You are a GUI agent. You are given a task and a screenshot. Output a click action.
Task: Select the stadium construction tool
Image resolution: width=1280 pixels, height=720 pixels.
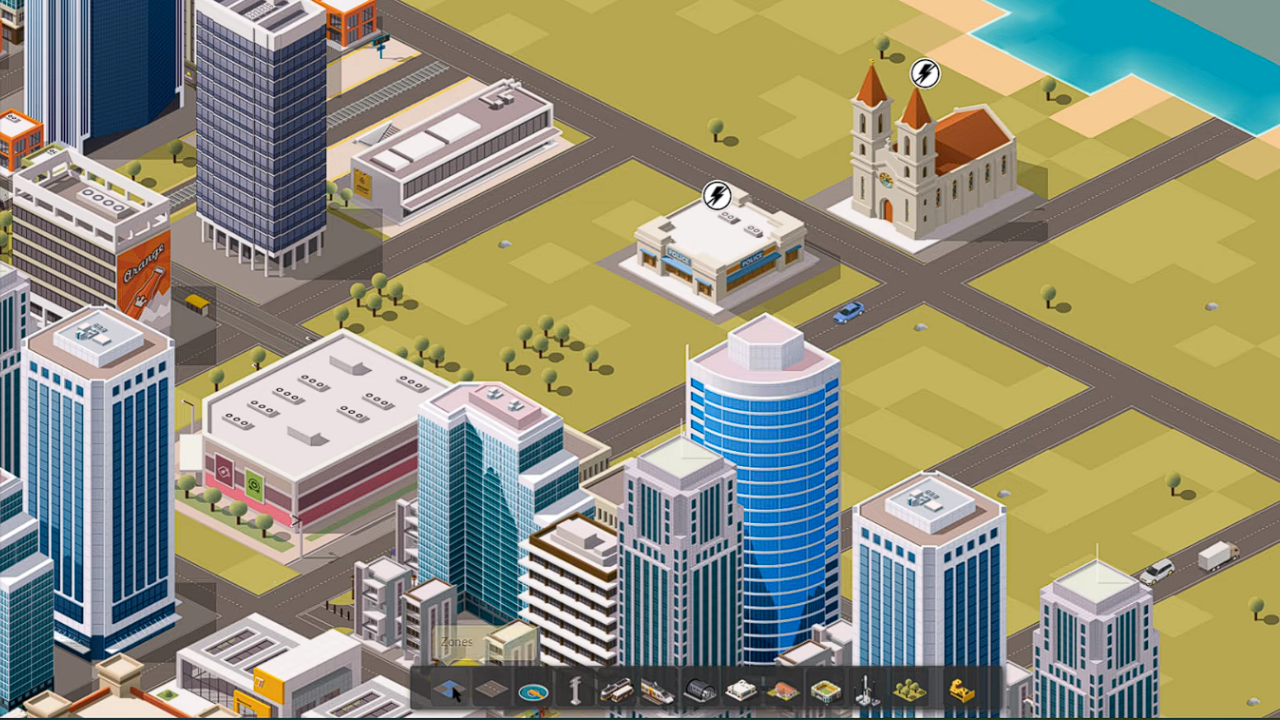click(828, 690)
